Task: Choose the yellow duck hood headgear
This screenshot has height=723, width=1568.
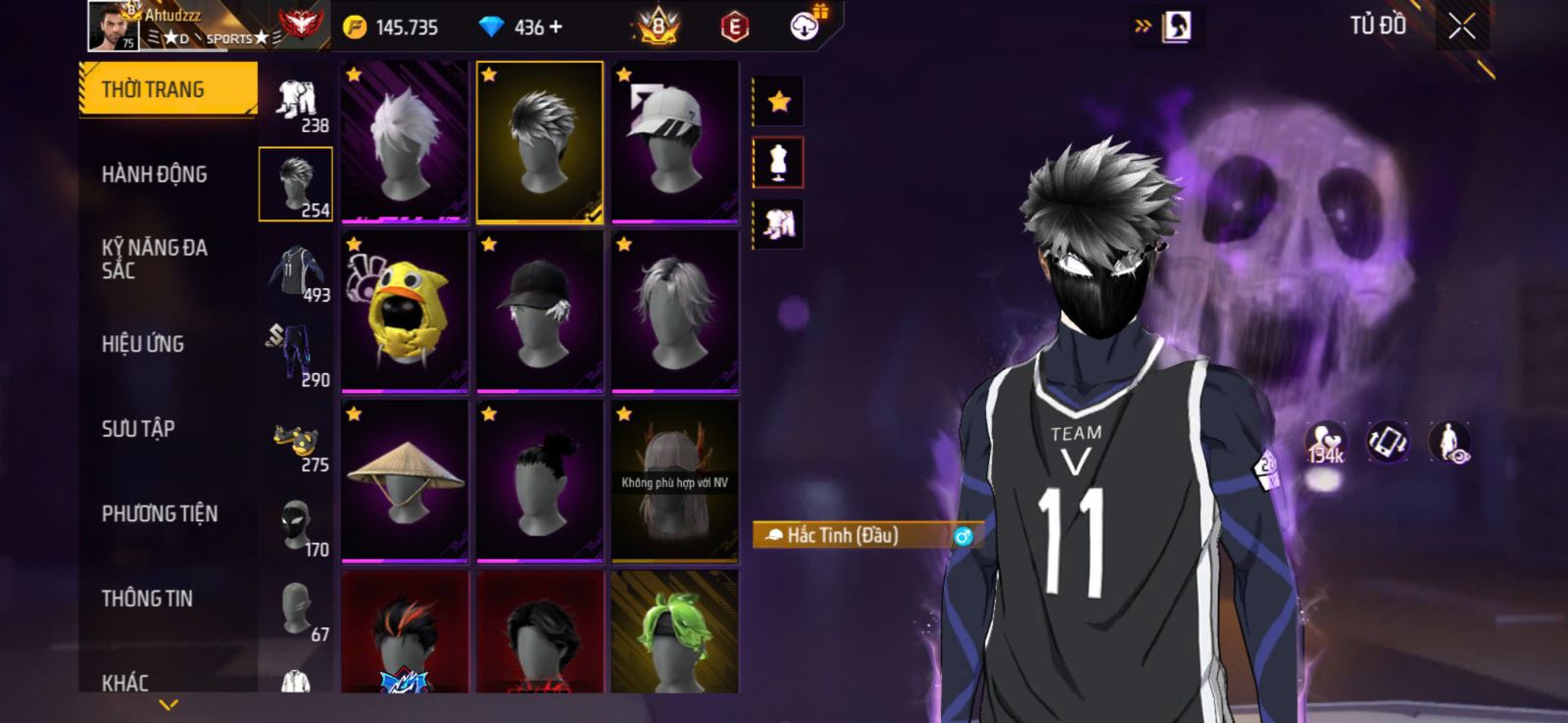Action: [x=404, y=312]
